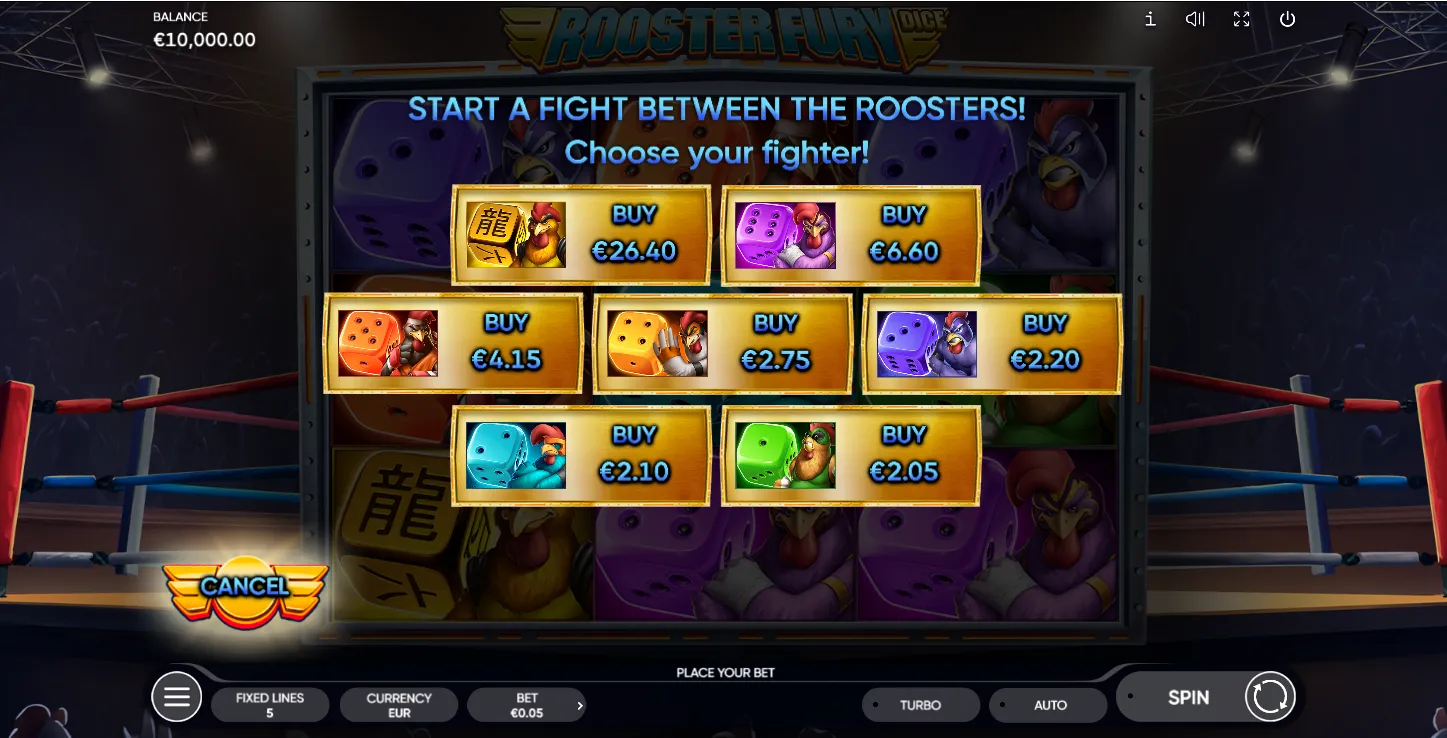Open the hamburger menu
Screen dimensions: 1447x738
pos(177,697)
